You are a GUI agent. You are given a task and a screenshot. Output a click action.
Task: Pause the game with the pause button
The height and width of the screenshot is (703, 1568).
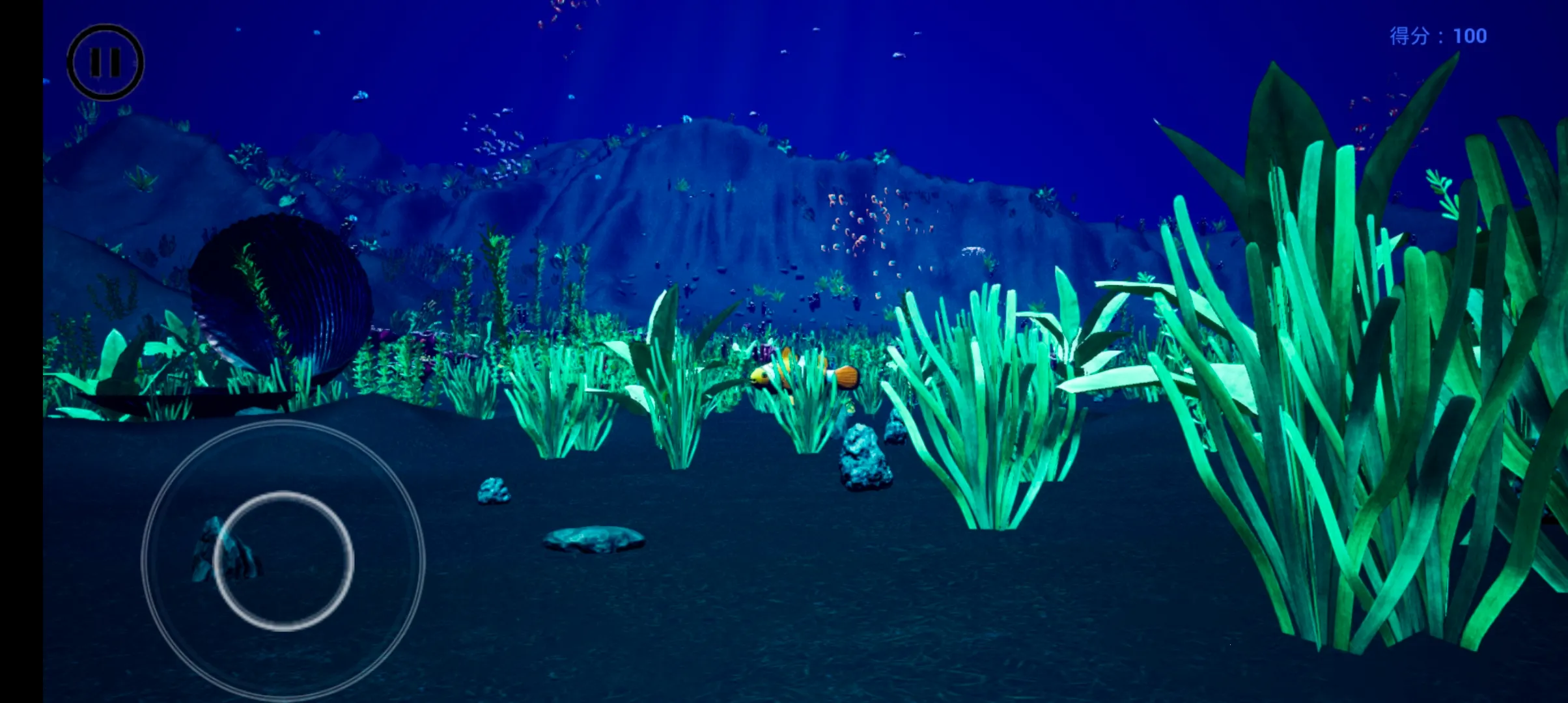click(105, 62)
